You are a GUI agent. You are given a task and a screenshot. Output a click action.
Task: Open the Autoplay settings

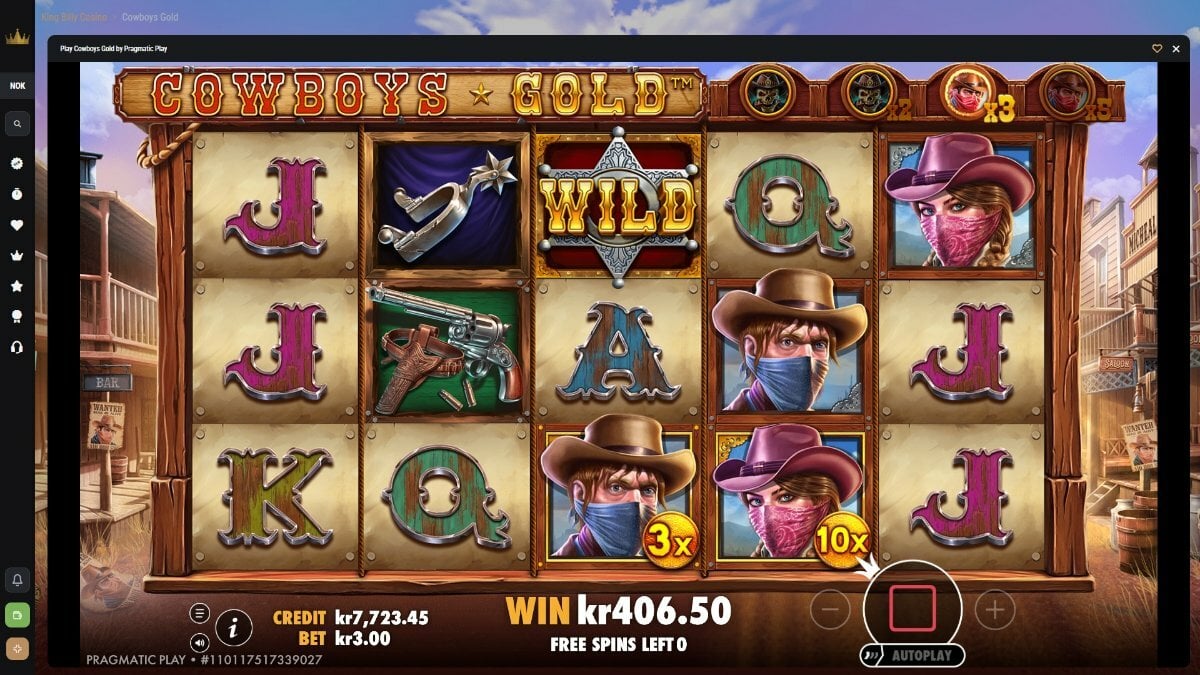(x=912, y=656)
